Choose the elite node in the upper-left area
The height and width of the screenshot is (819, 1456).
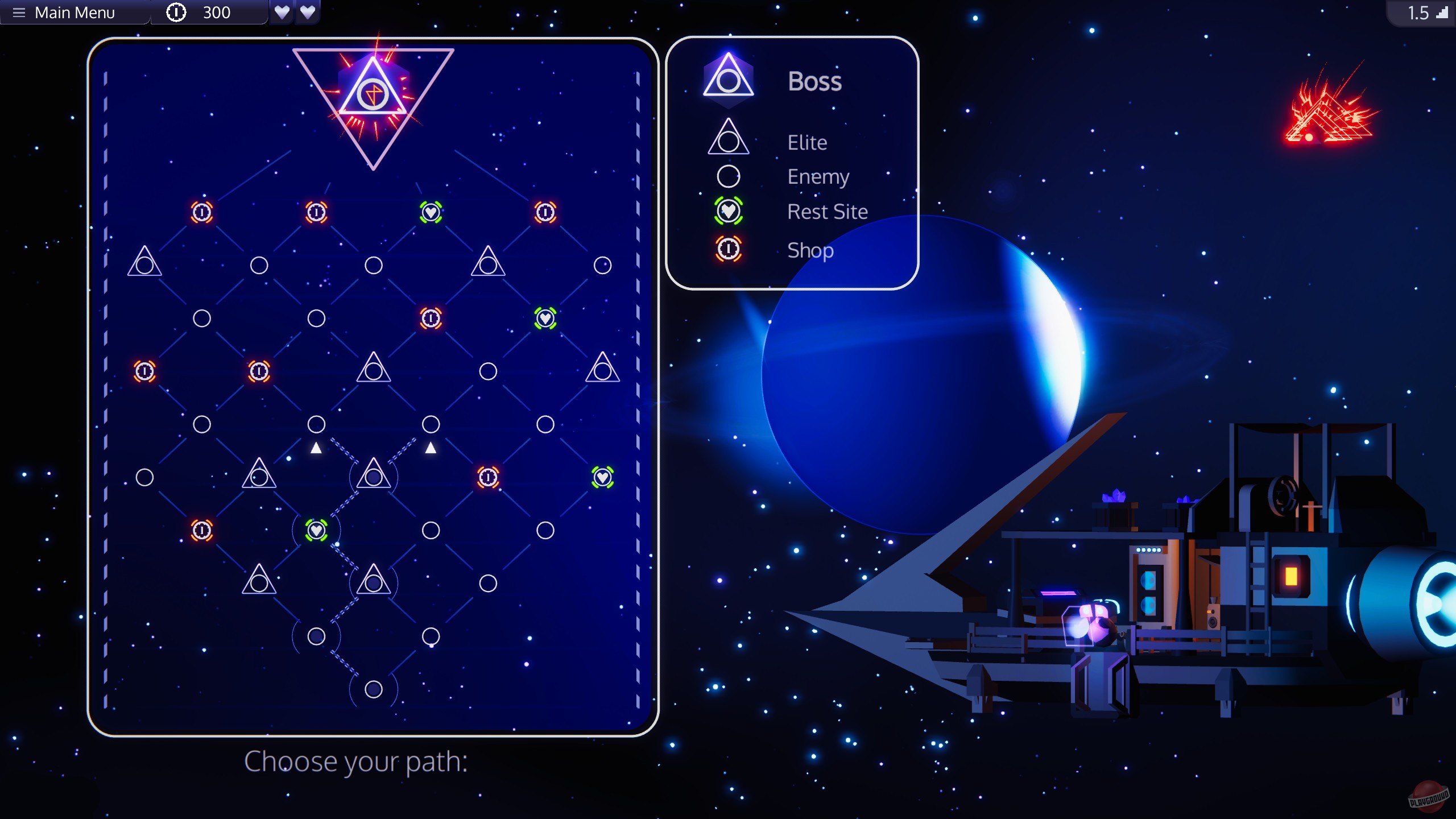click(145, 262)
